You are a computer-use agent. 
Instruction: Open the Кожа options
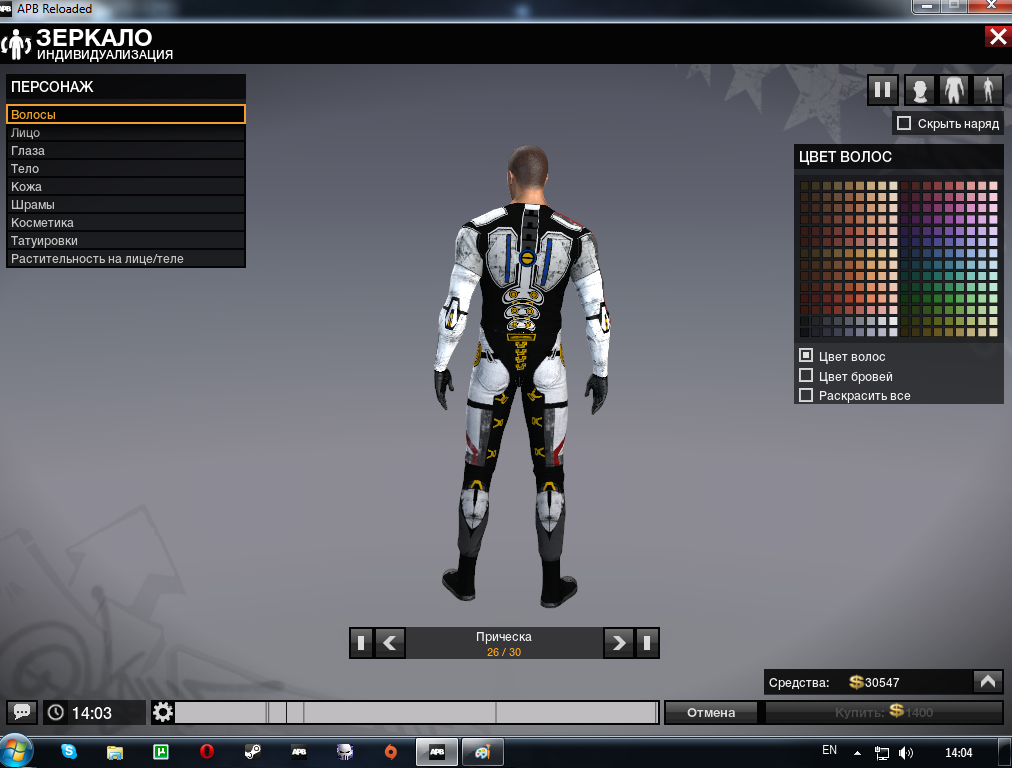pos(125,187)
